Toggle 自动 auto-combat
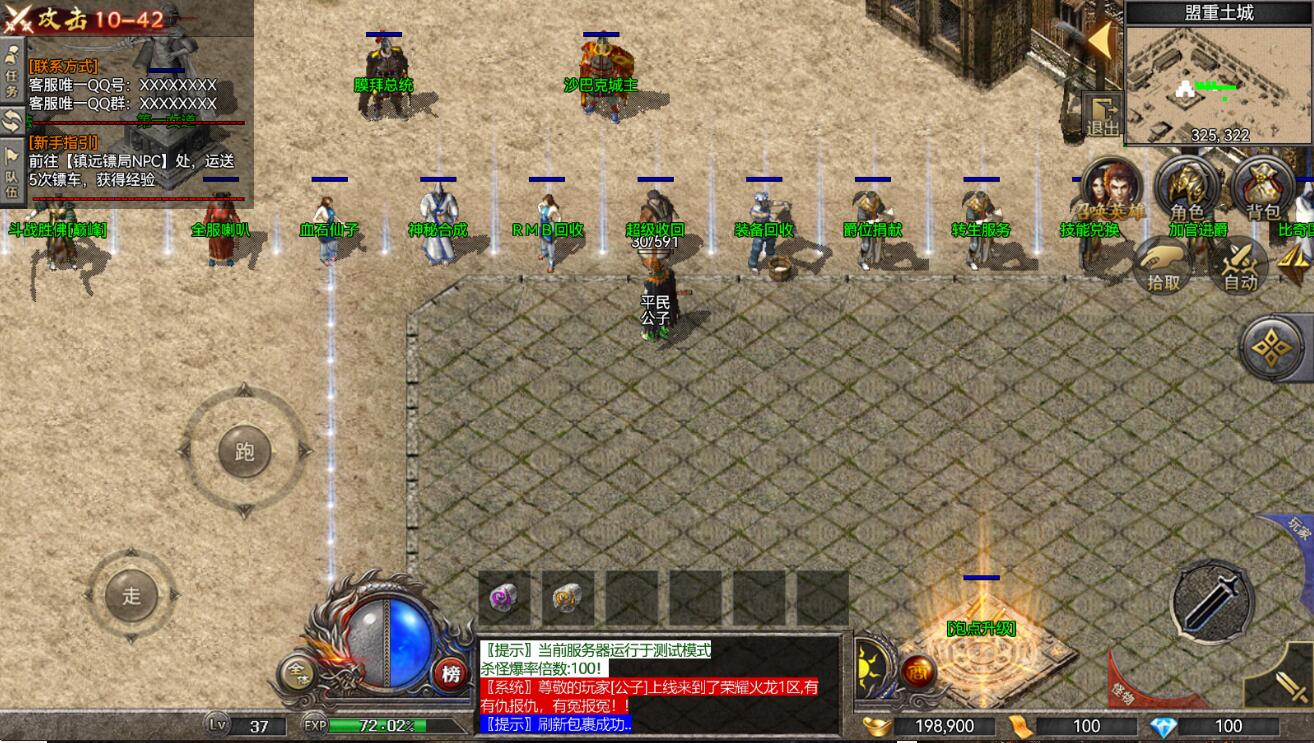 click(x=1240, y=265)
